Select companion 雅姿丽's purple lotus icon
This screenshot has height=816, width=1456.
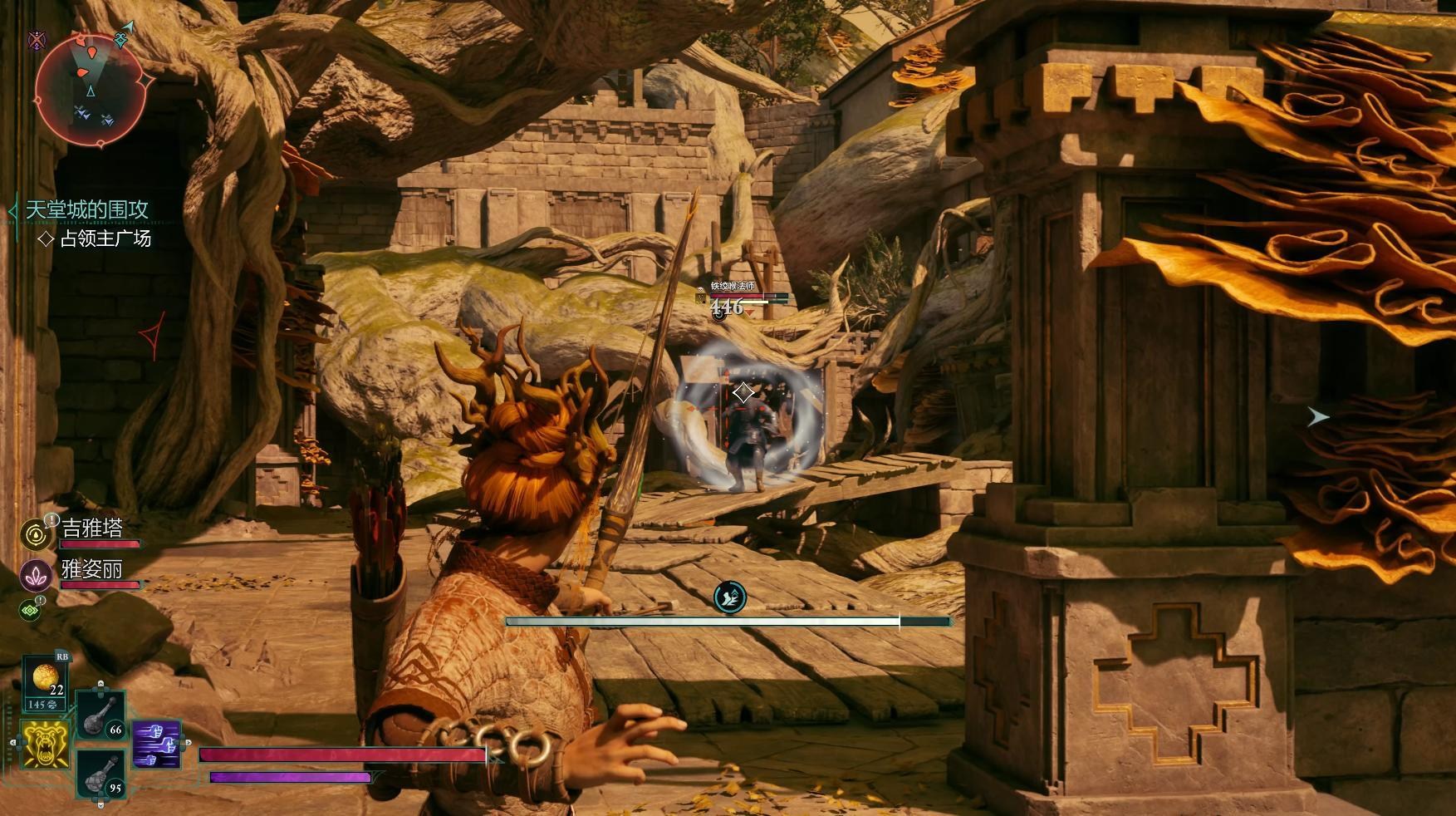[35, 575]
